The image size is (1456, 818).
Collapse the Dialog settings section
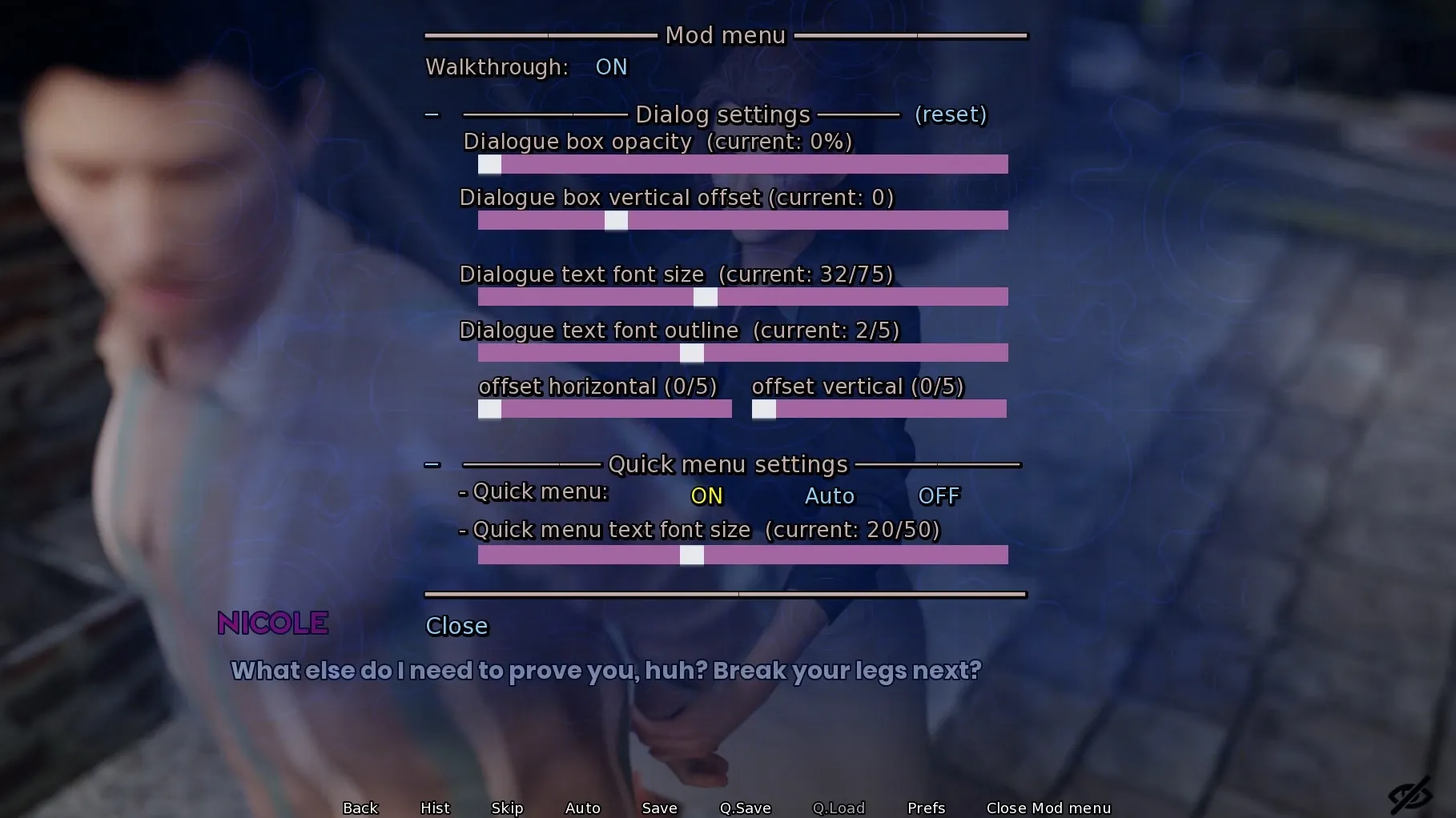point(432,115)
